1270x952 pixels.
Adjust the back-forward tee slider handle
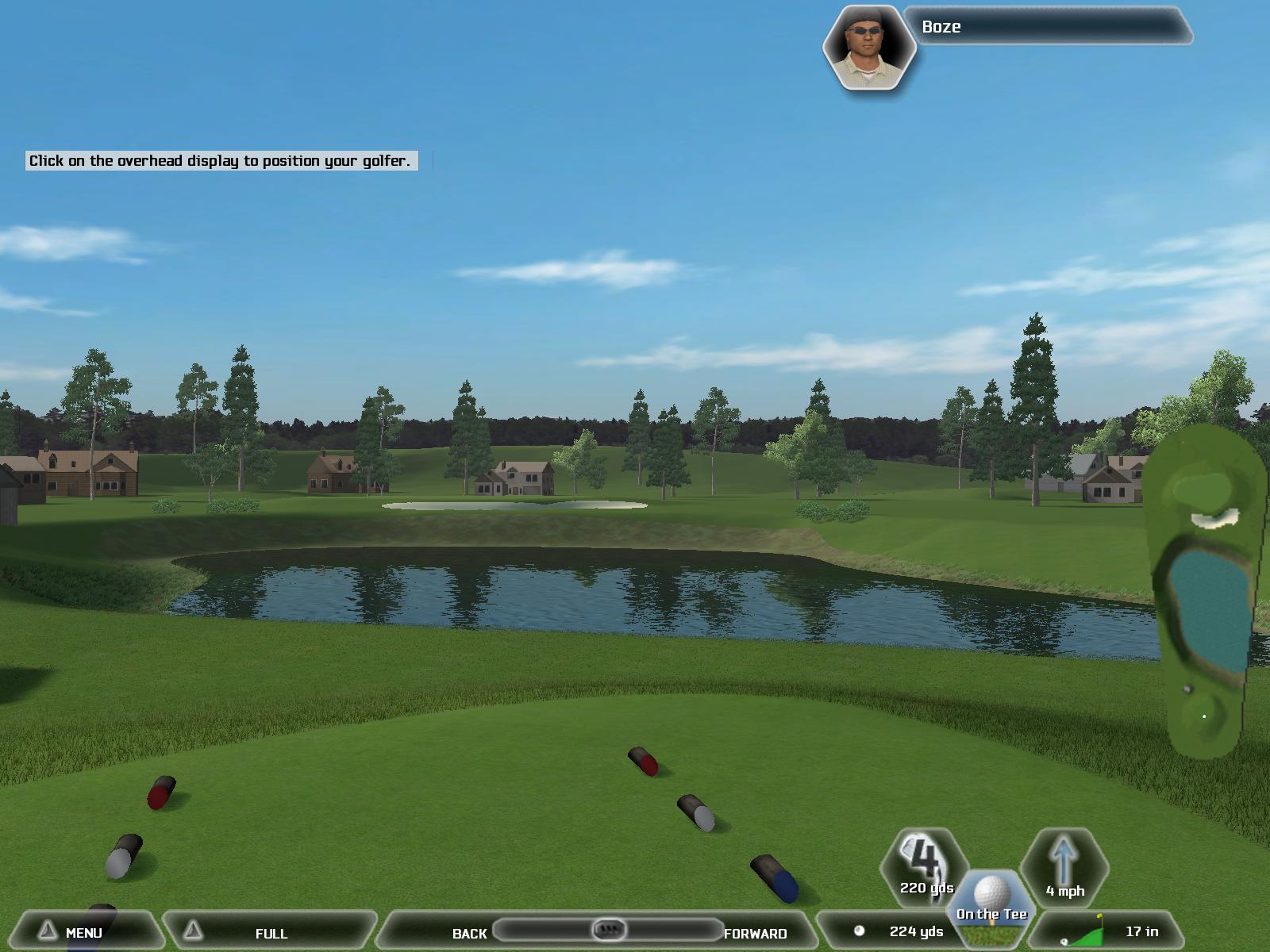click(x=609, y=929)
